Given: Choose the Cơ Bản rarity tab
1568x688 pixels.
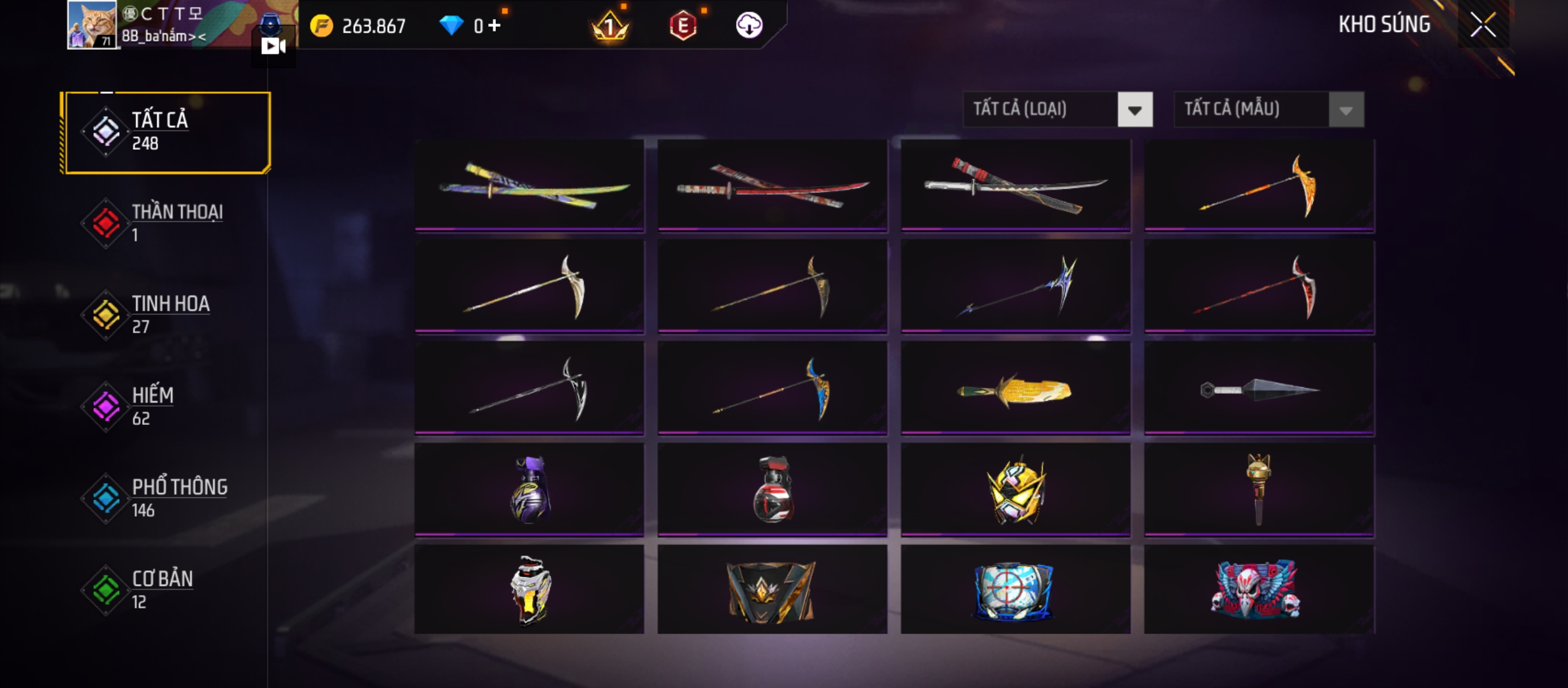Looking at the screenshot, I should coord(167,590).
